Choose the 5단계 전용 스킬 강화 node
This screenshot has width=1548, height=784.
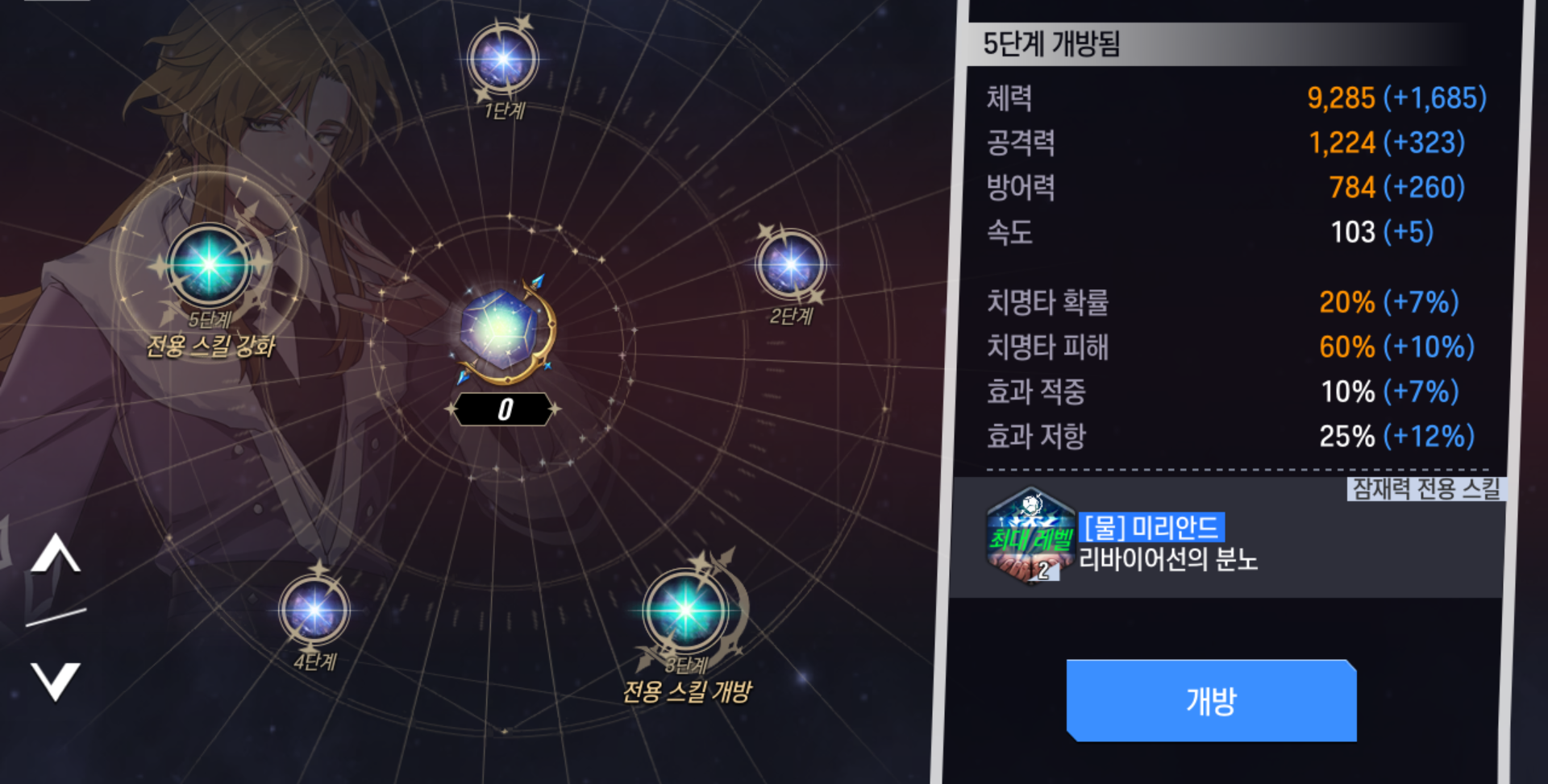point(208,264)
